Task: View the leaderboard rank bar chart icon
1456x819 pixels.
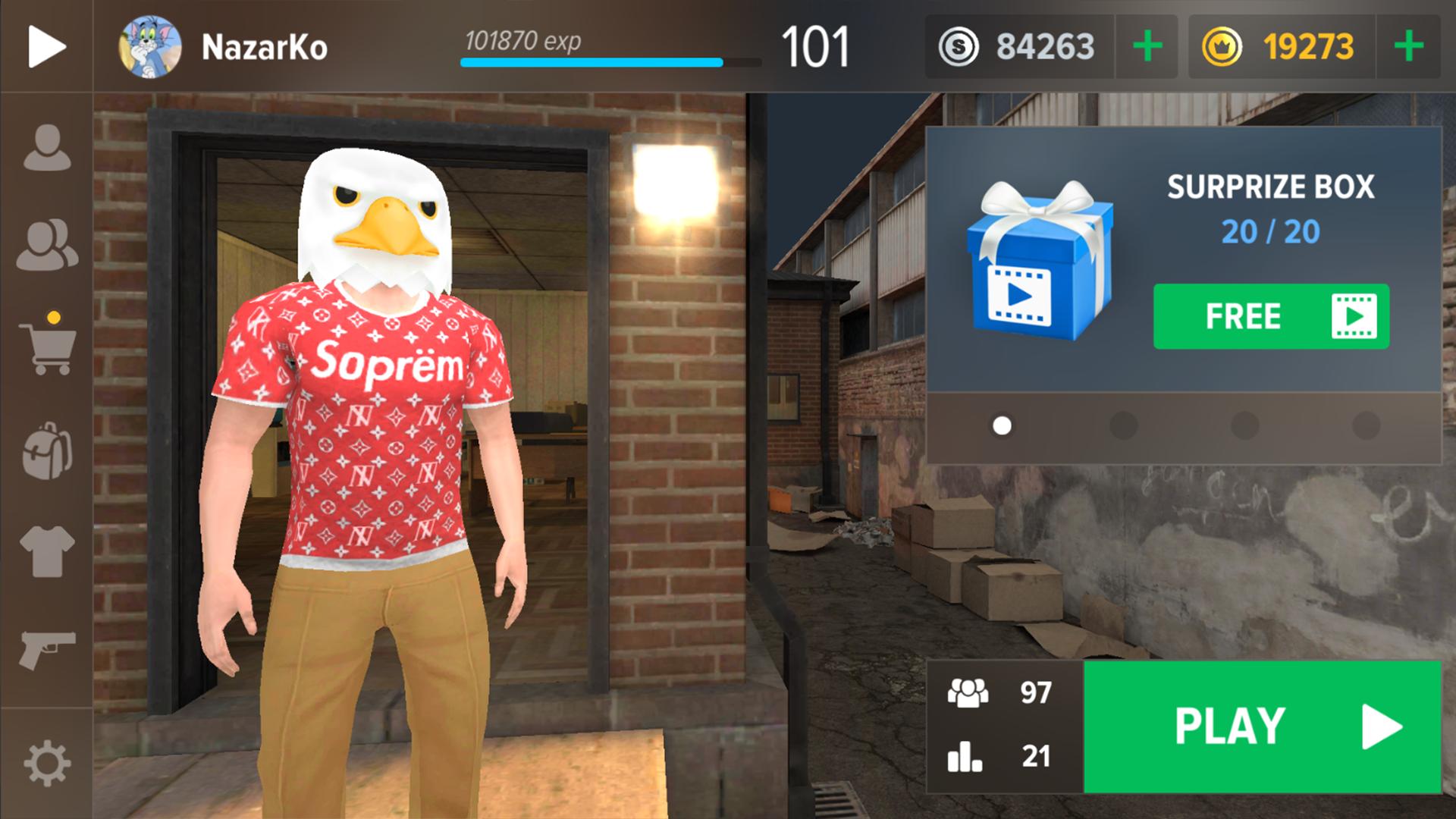Action: pos(965,756)
